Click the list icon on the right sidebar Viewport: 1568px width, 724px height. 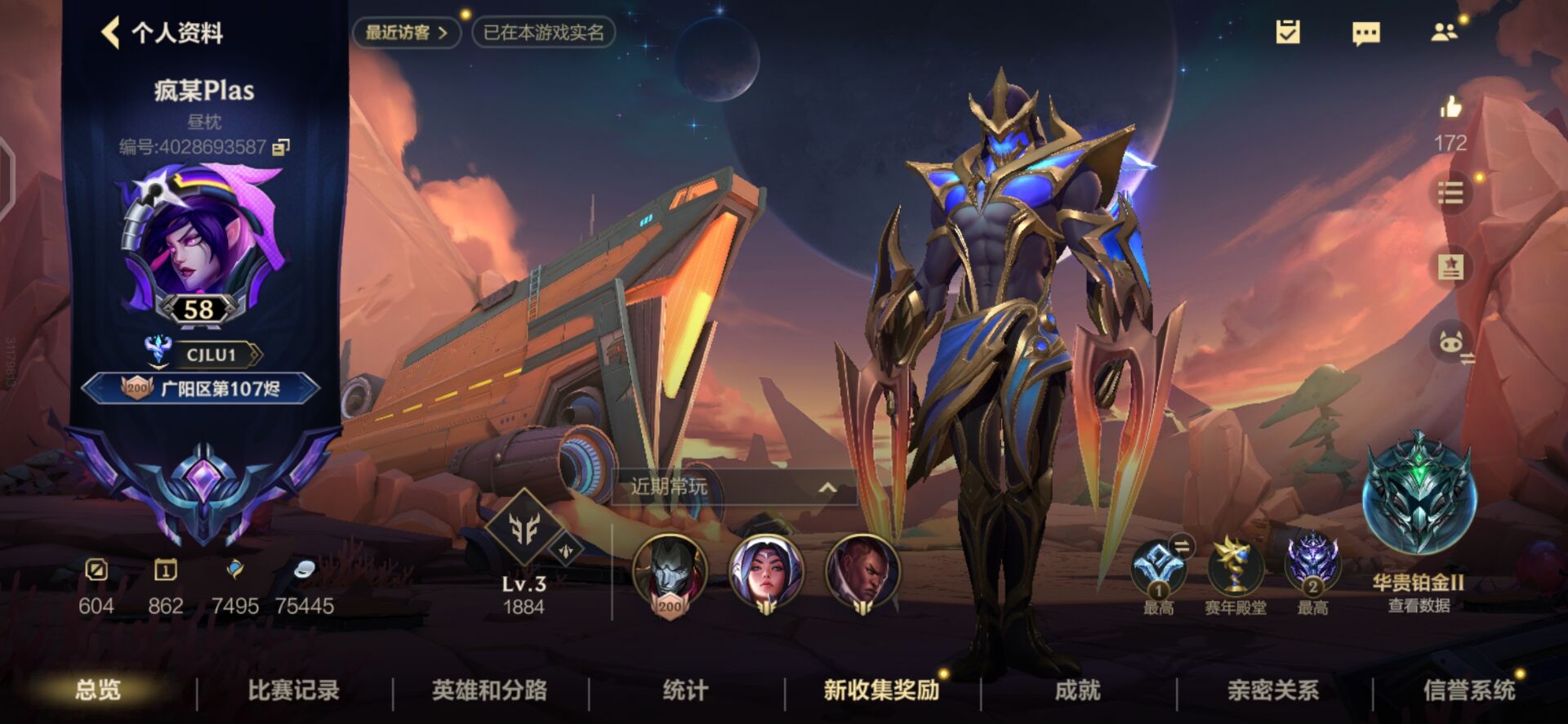[1450, 194]
